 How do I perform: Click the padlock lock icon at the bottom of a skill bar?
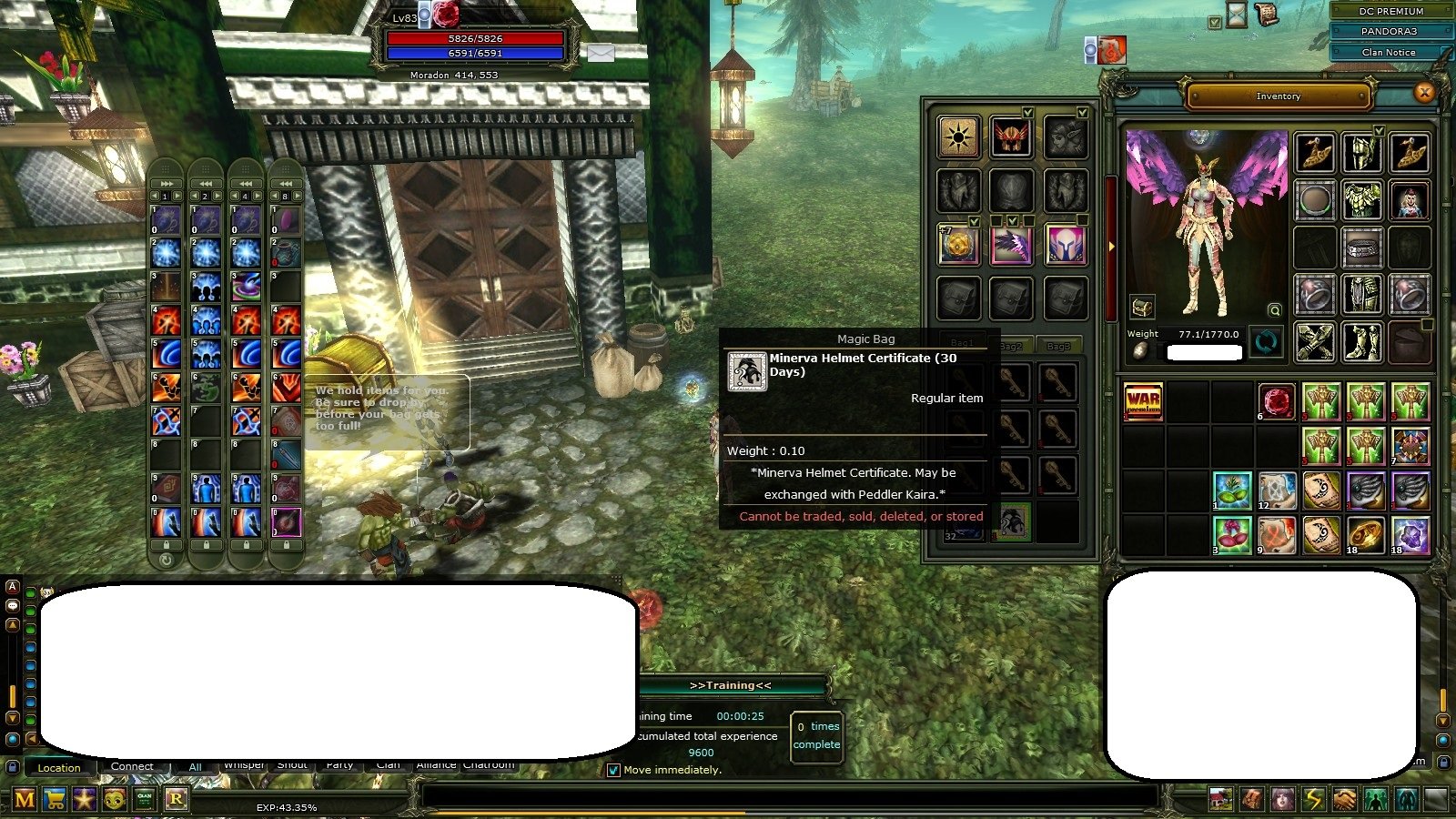coord(167,544)
